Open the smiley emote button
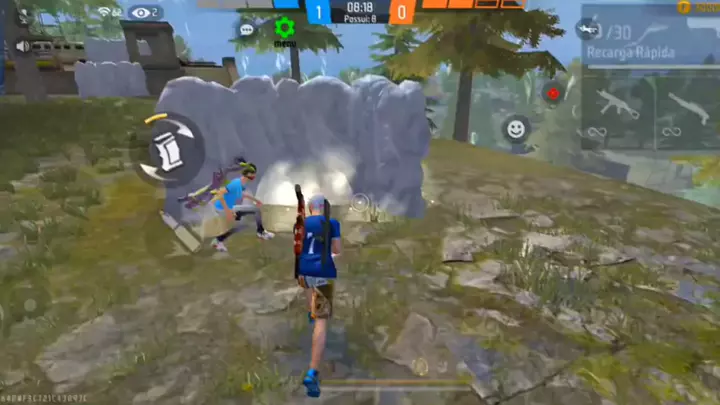 [x=516, y=128]
